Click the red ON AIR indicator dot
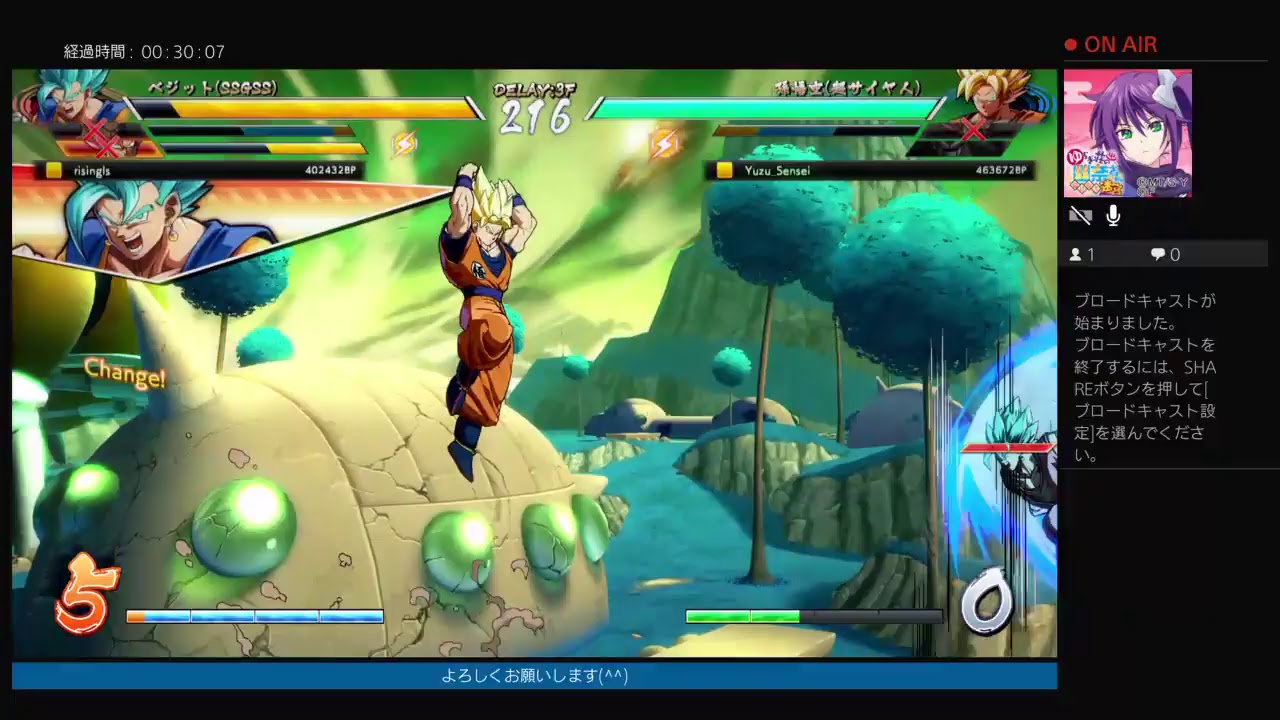 click(1070, 44)
